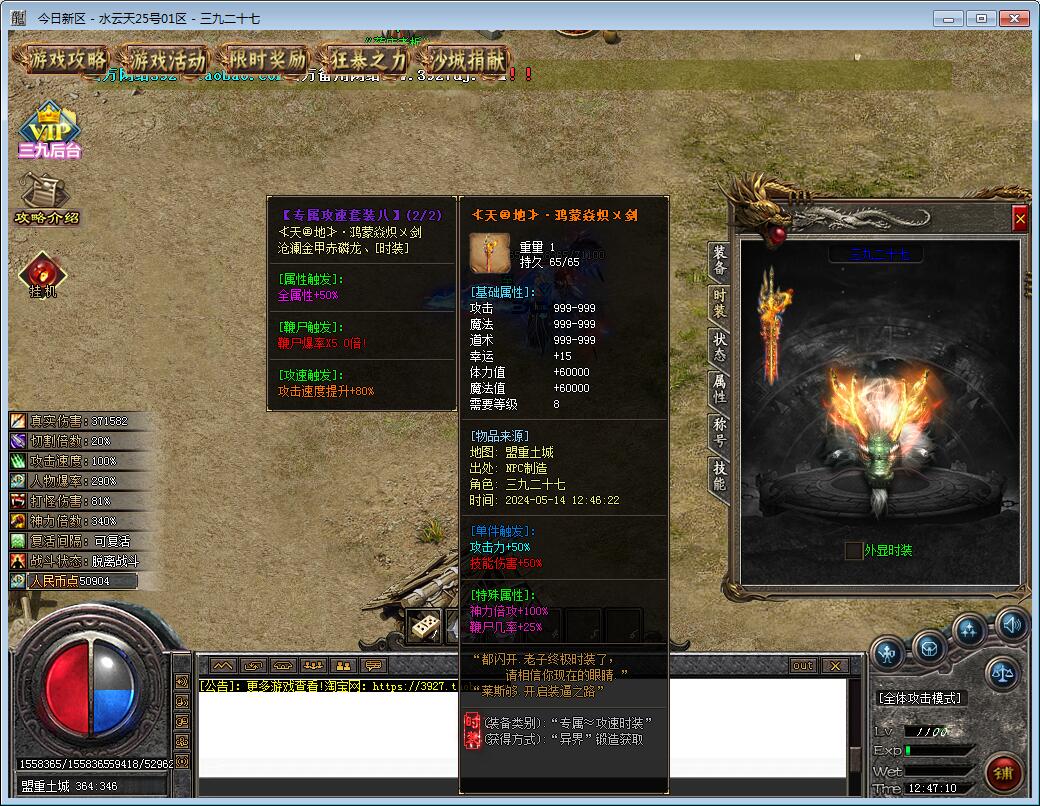The width and height of the screenshot is (1040, 806).
Task: Switch to the 技能 skills tab
Action: click(x=719, y=475)
